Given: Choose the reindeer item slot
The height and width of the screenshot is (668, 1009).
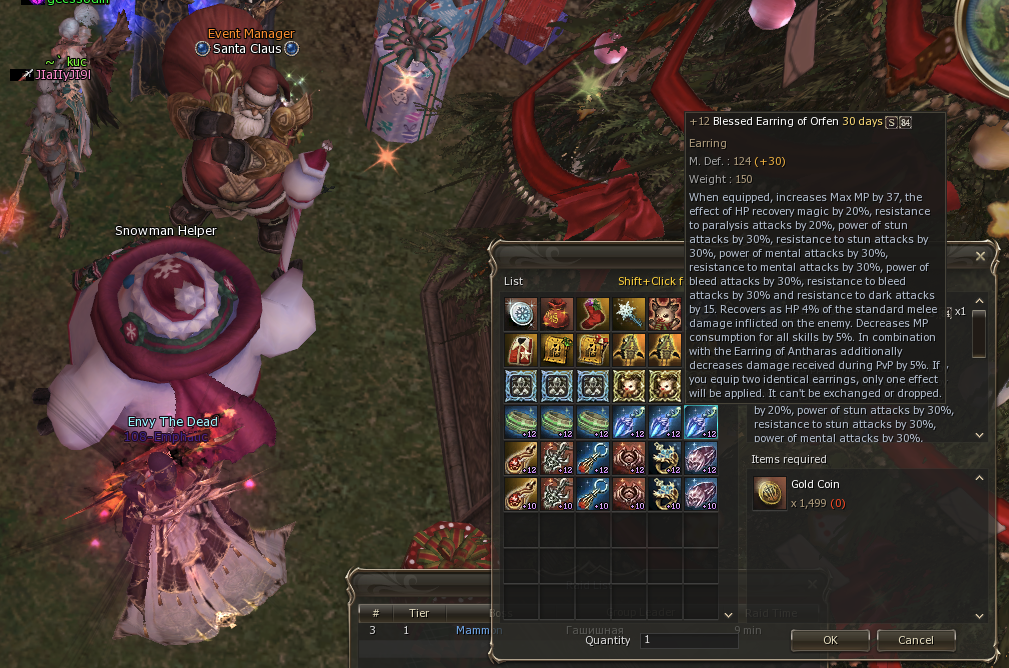Looking at the screenshot, I should point(664,314).
